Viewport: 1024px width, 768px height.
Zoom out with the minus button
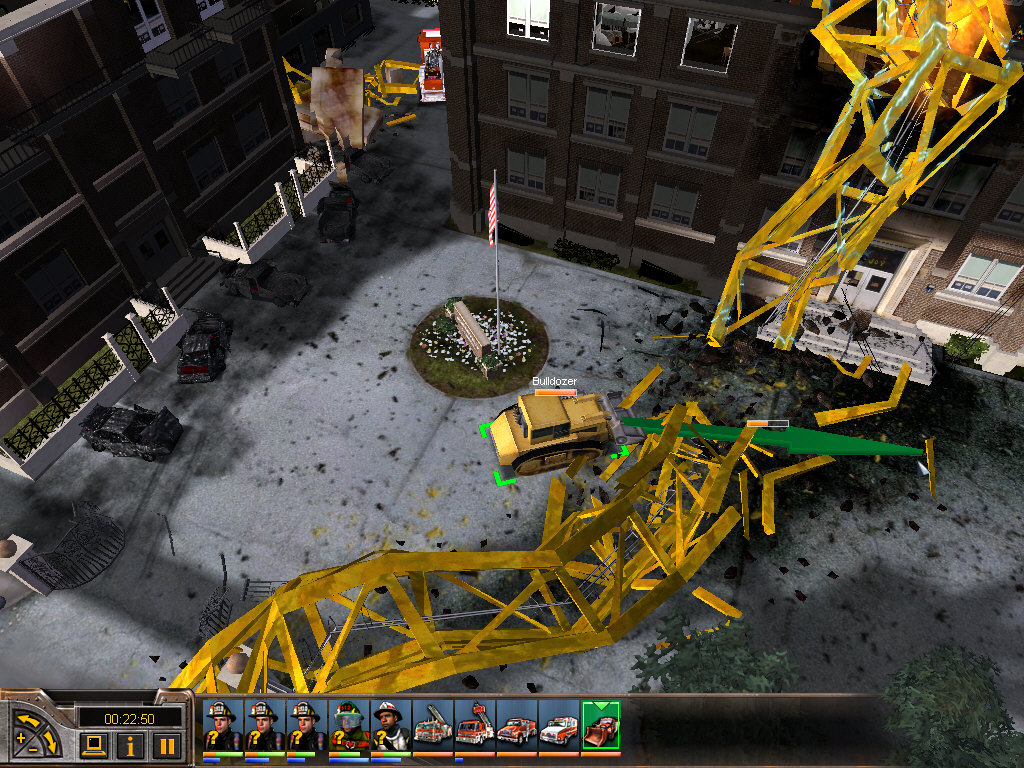(34, 749)
